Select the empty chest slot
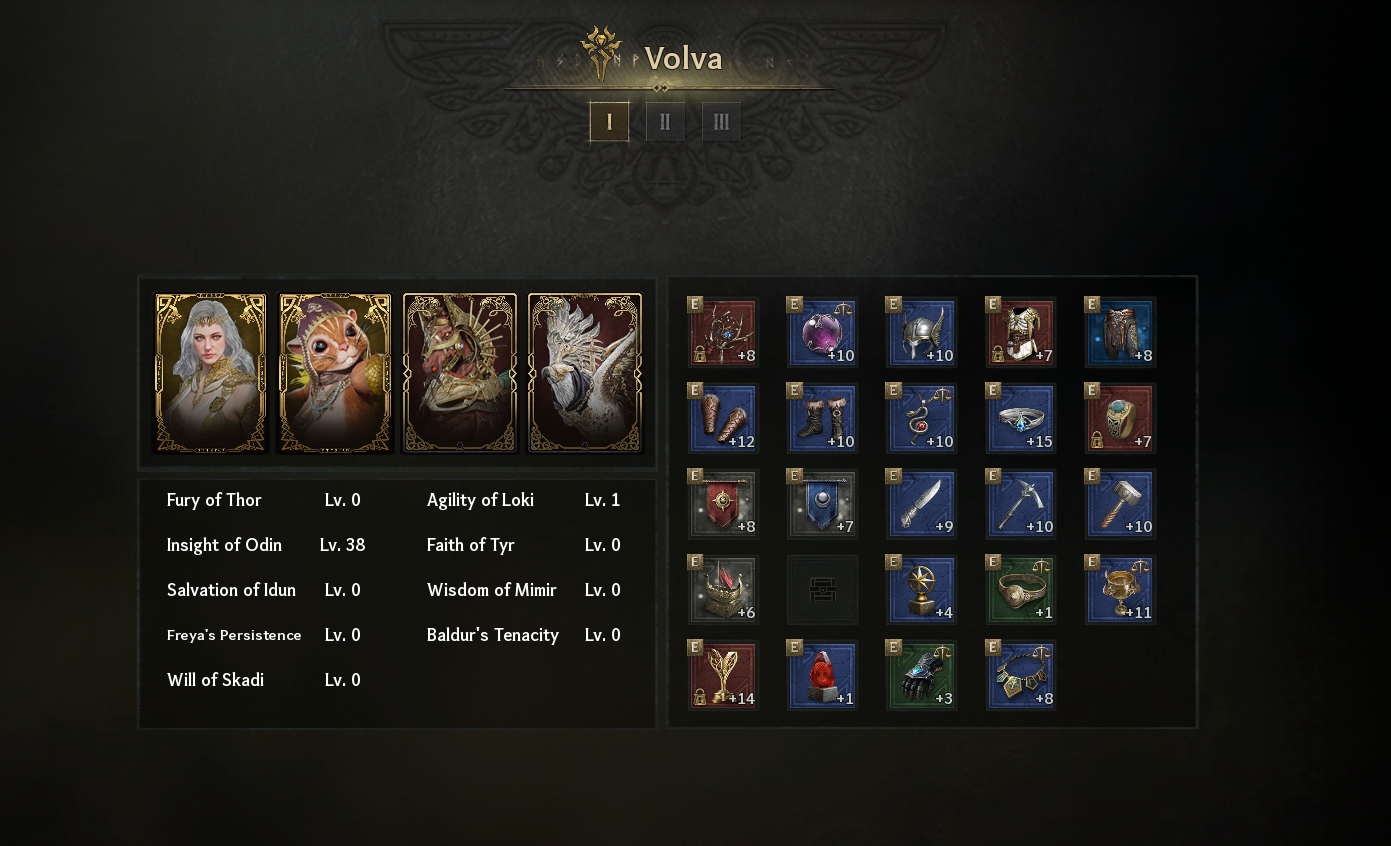 (822, 590)
